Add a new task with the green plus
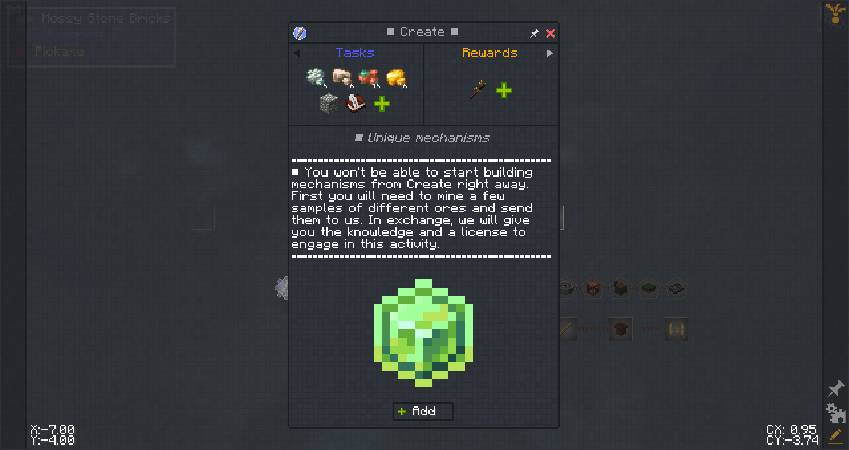 click(381, 103)
